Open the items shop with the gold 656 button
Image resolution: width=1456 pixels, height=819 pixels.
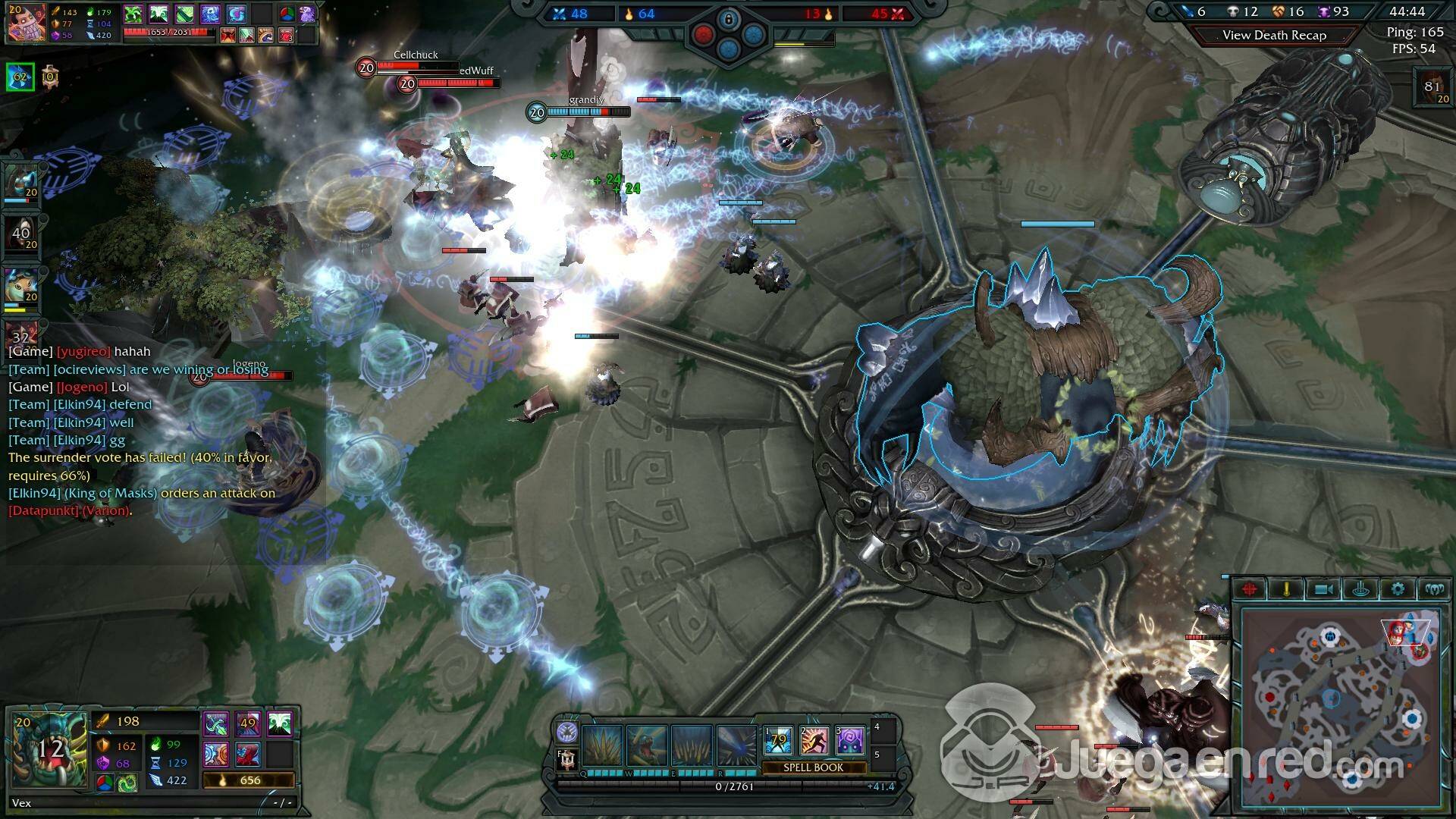[x=249, y=780]
